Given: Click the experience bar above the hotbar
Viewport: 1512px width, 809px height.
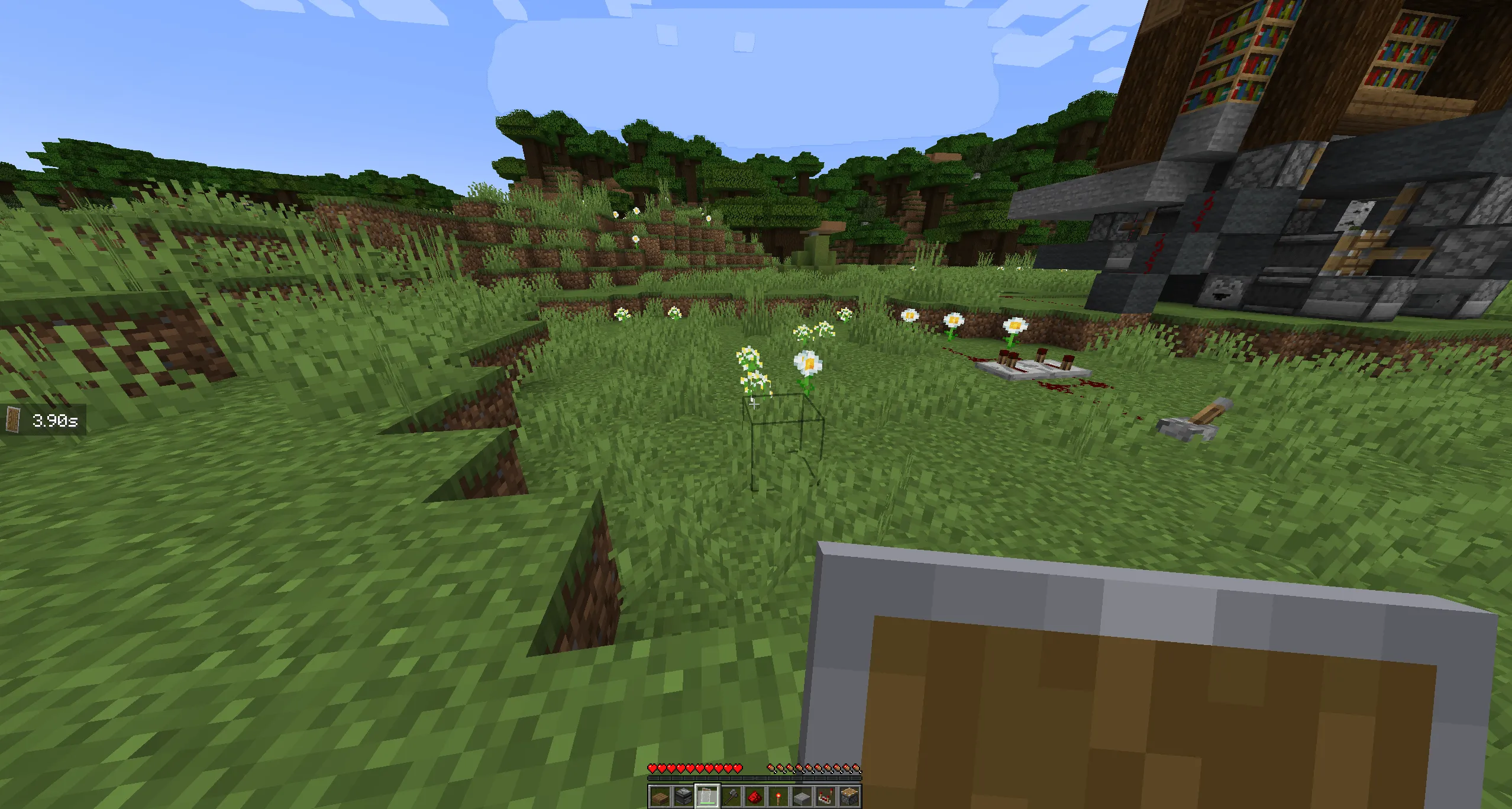Looking at the screenshot, I should [x=757, y=778].
